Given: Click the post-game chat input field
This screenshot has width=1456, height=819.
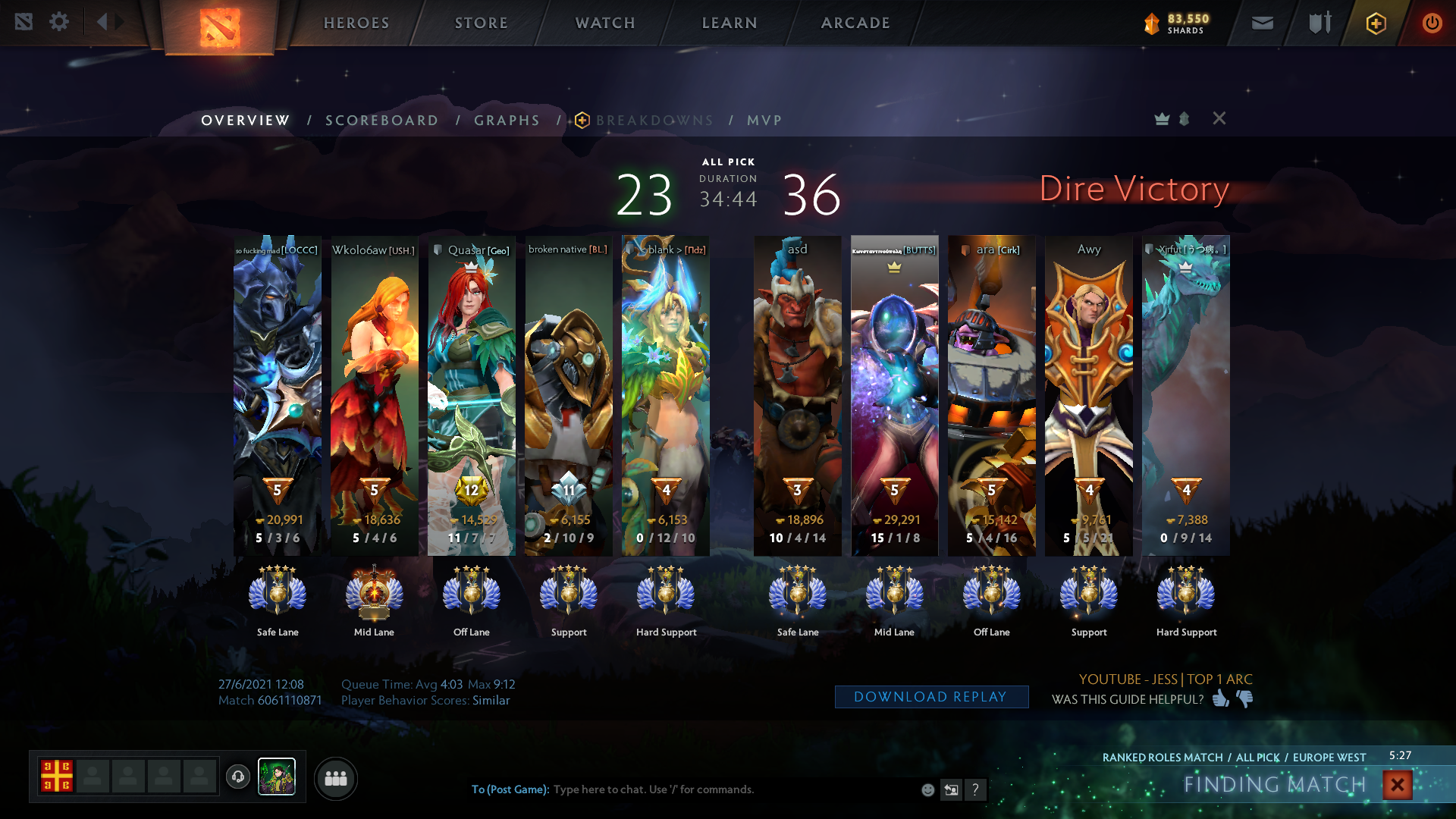Looking at the screenshot, I should pos(728,789).
